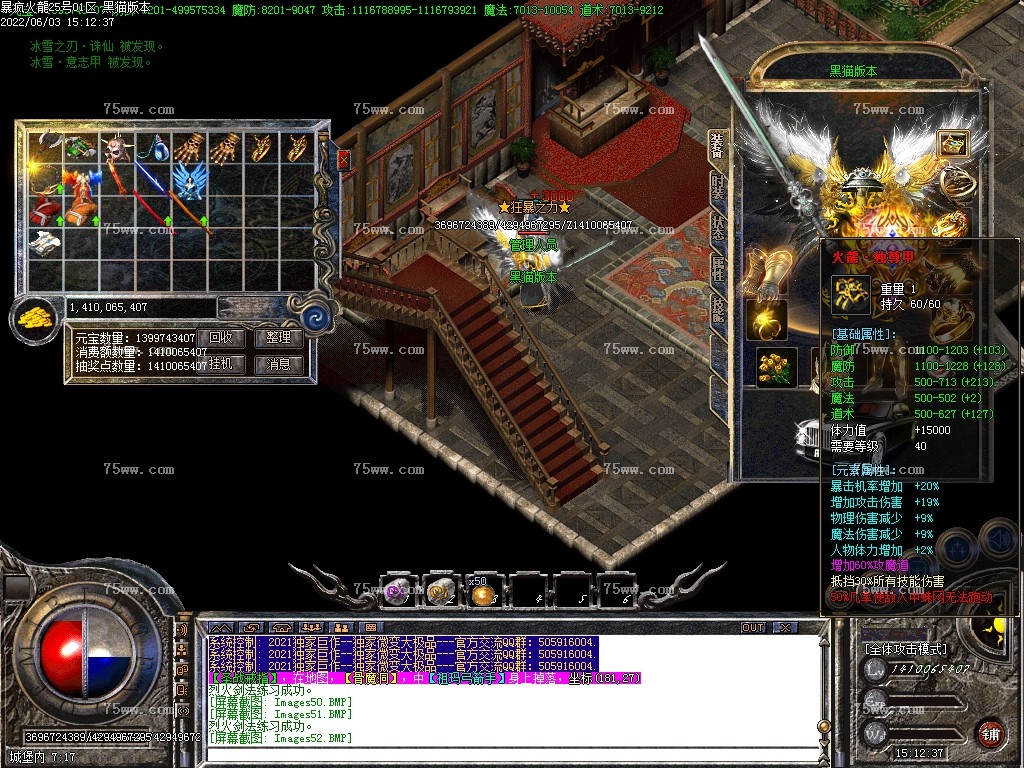This screenshot has height=768, width=1024.
Task: Close the inventory bag window
Action: 344,159
